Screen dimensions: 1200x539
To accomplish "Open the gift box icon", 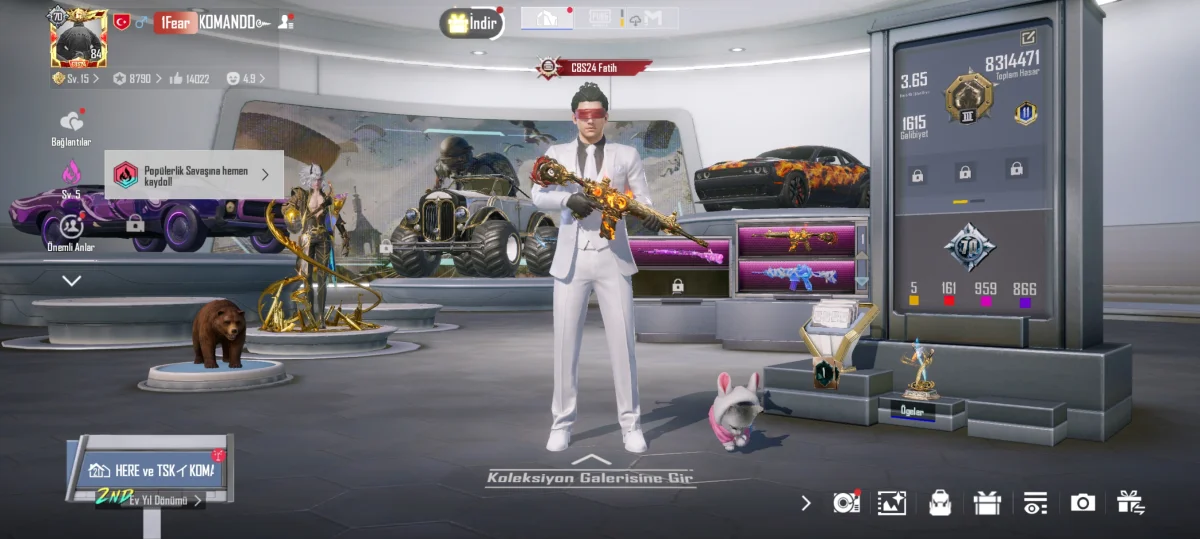I will point(987,503).
